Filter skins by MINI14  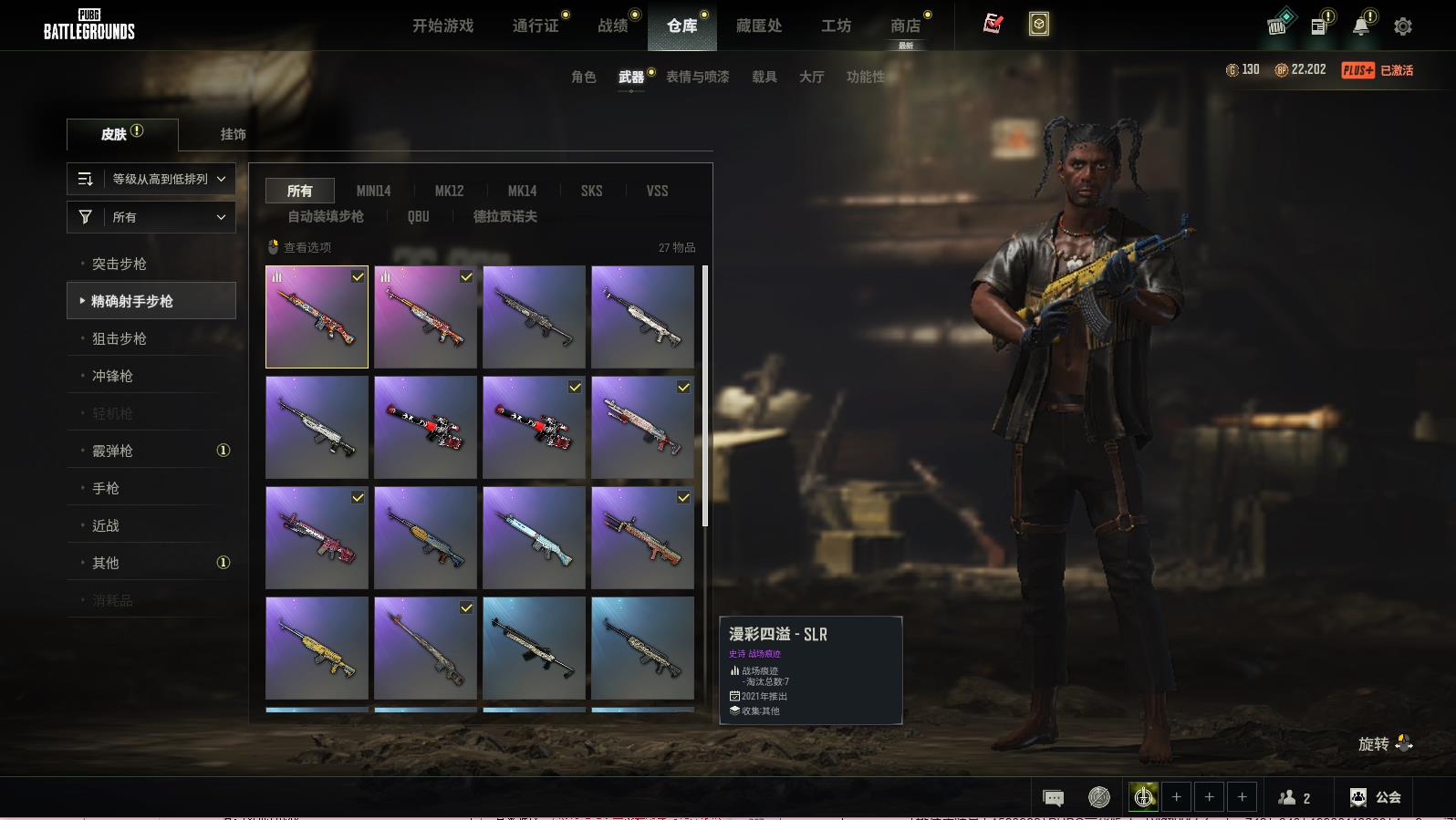[373, 191]
